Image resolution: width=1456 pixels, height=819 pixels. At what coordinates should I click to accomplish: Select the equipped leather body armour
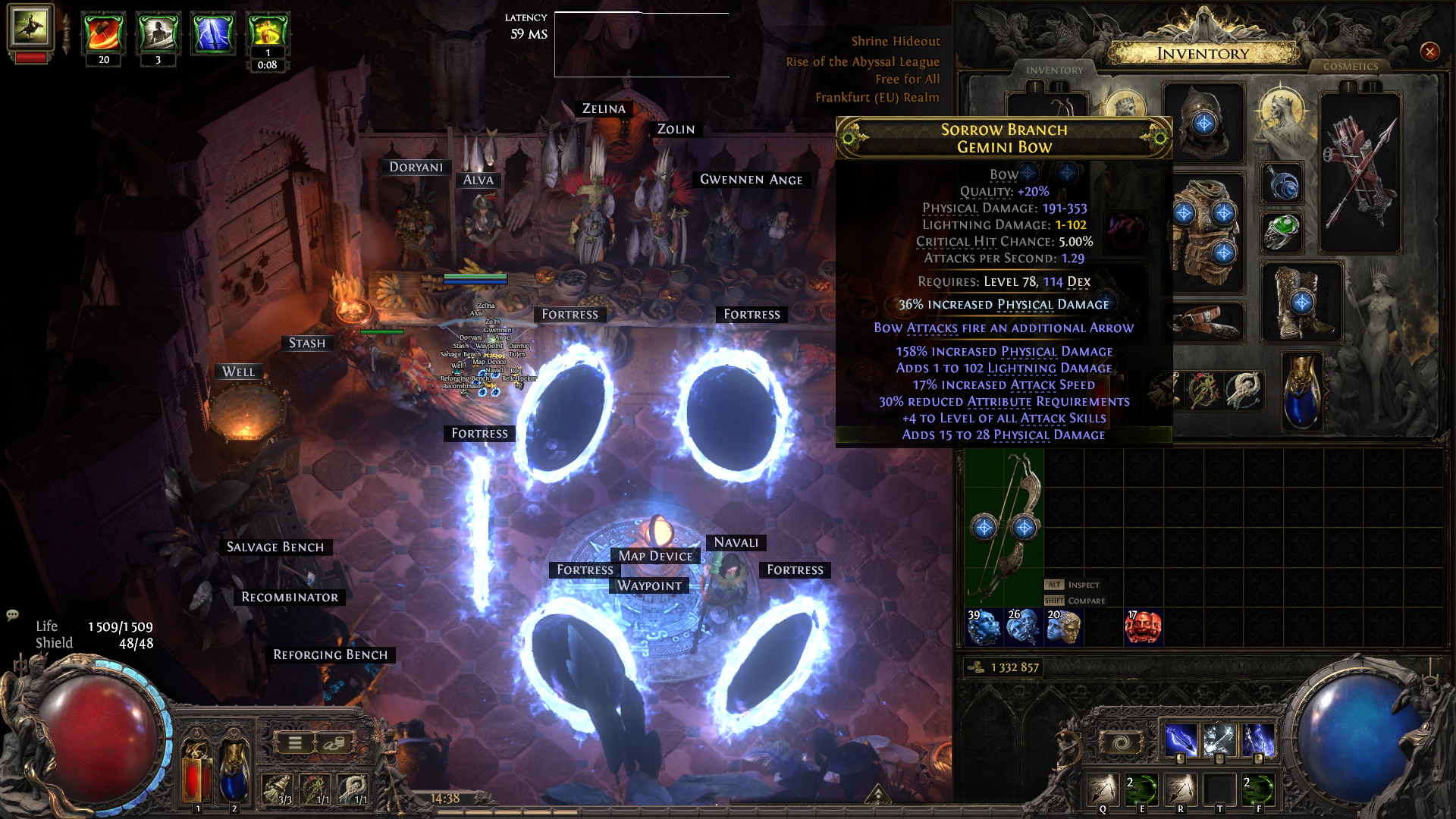point(1204,231)
